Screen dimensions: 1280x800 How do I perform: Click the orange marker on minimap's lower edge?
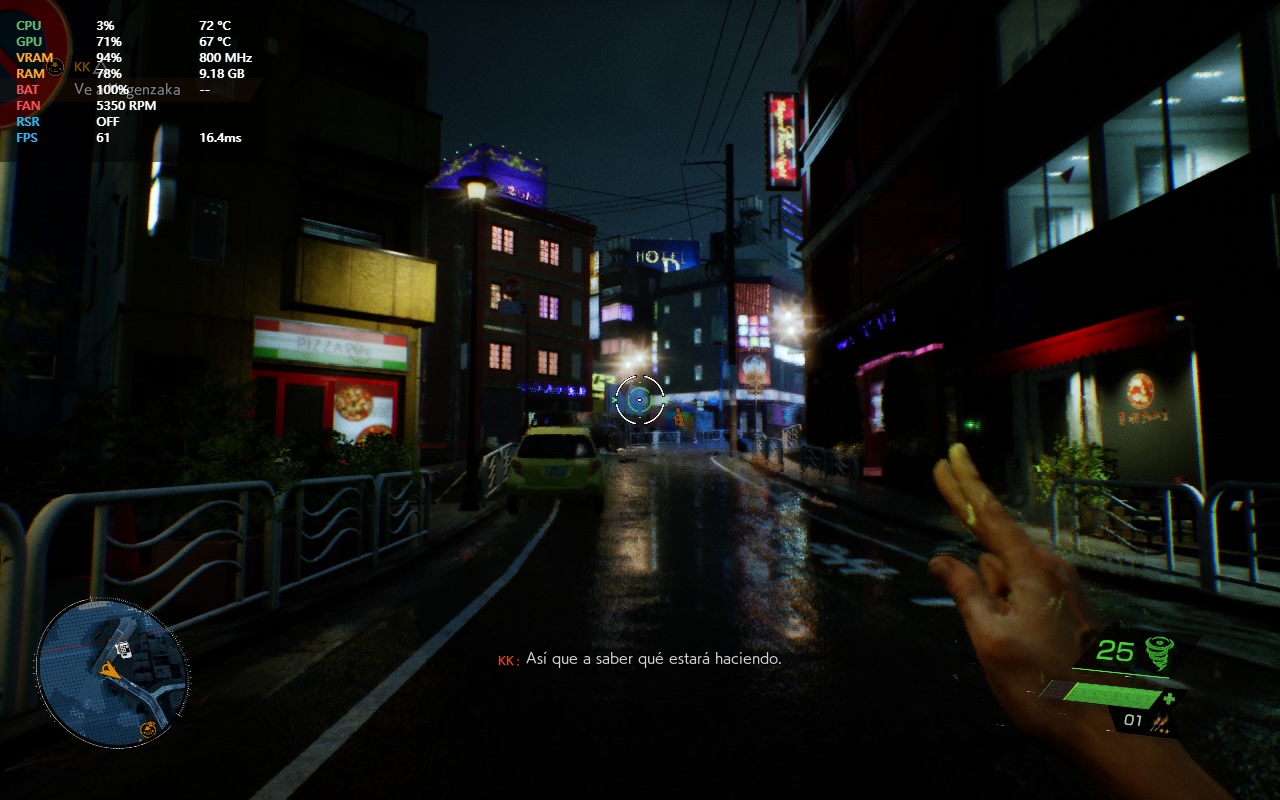(149, 728)
